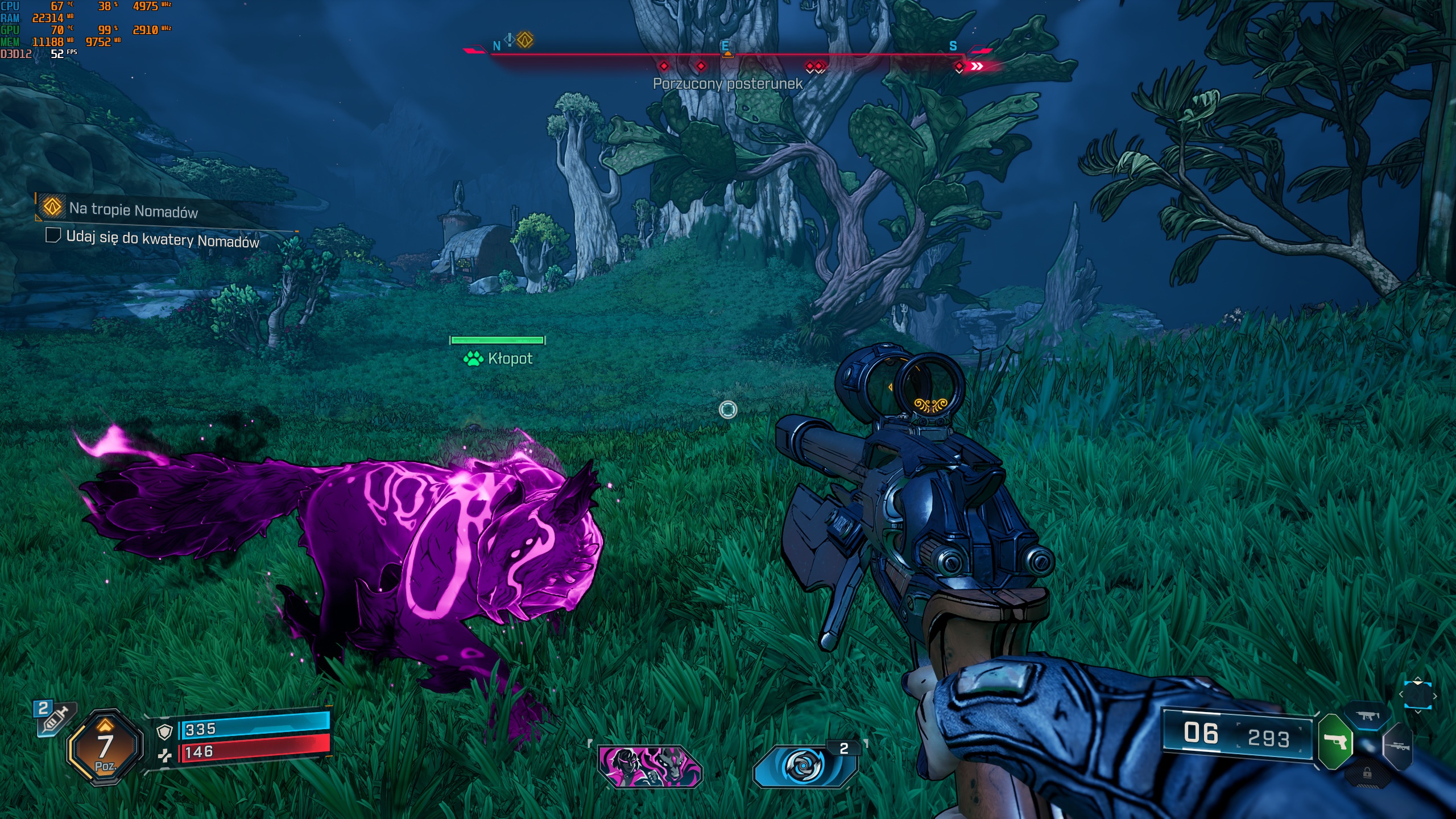
Task: Click the gear selector pad with arrows
Action: pyautogui.click(x=1417, y=695)
